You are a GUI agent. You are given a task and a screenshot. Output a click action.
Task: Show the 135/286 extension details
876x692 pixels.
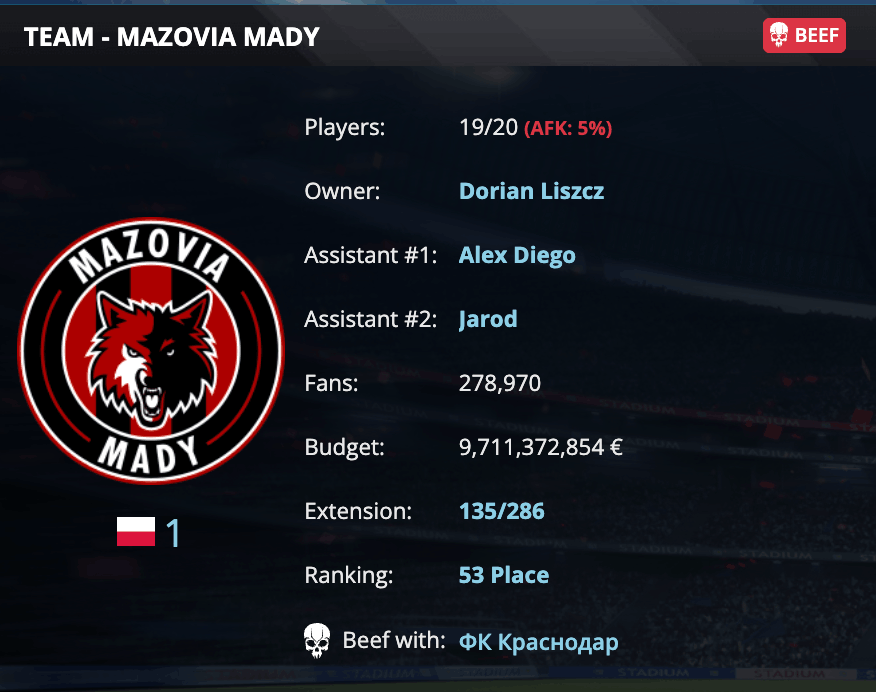pos(501,511)
